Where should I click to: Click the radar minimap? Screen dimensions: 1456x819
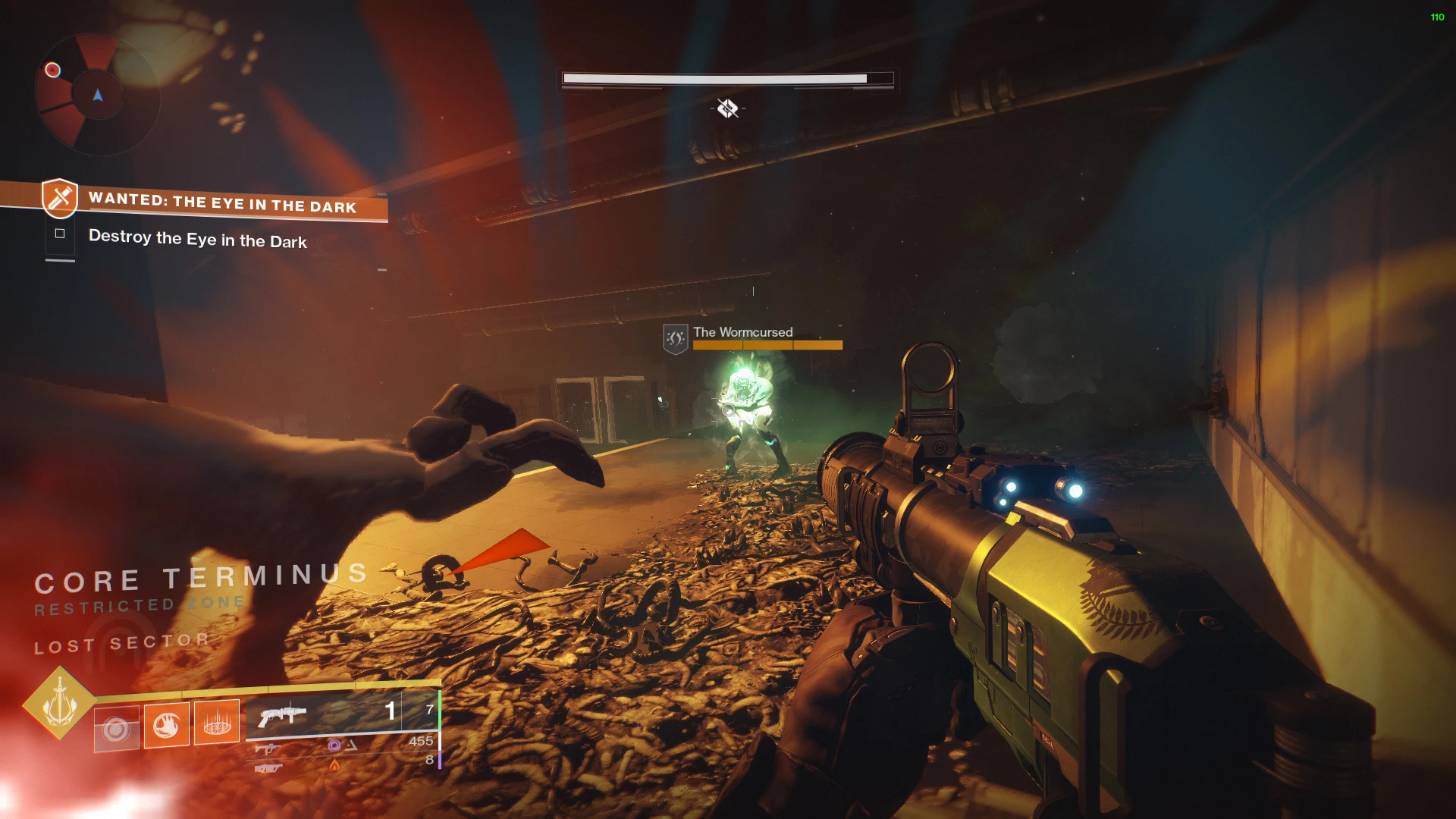pos(97,95)
